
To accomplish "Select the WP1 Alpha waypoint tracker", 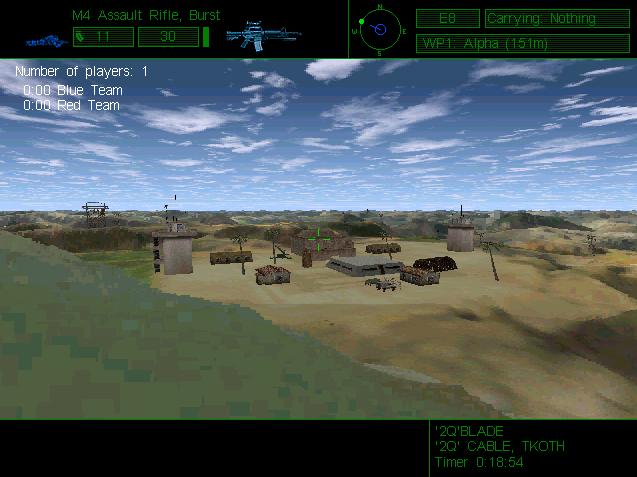I will 522,42.
